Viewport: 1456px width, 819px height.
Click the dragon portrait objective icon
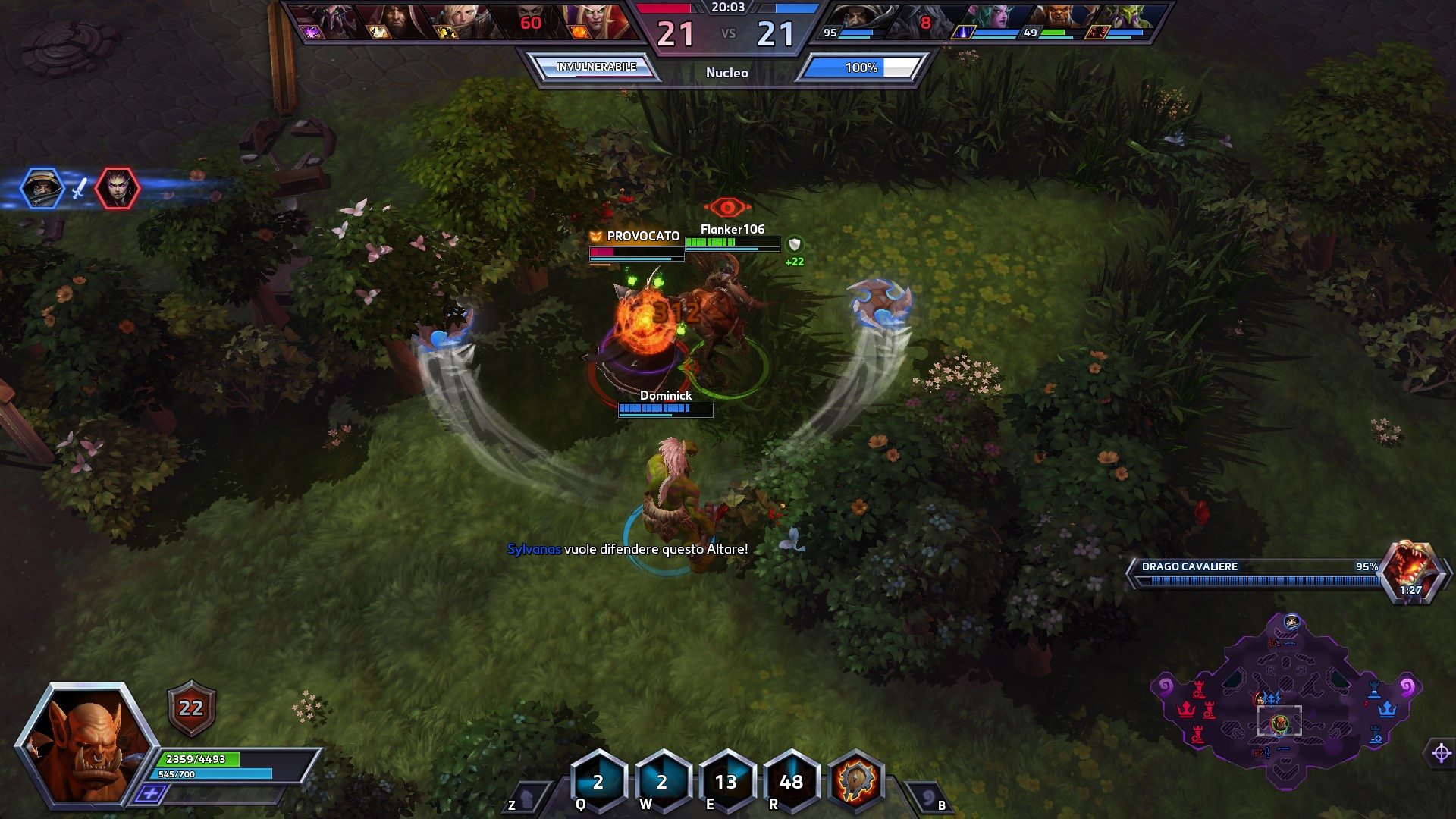coord(1410,570)
